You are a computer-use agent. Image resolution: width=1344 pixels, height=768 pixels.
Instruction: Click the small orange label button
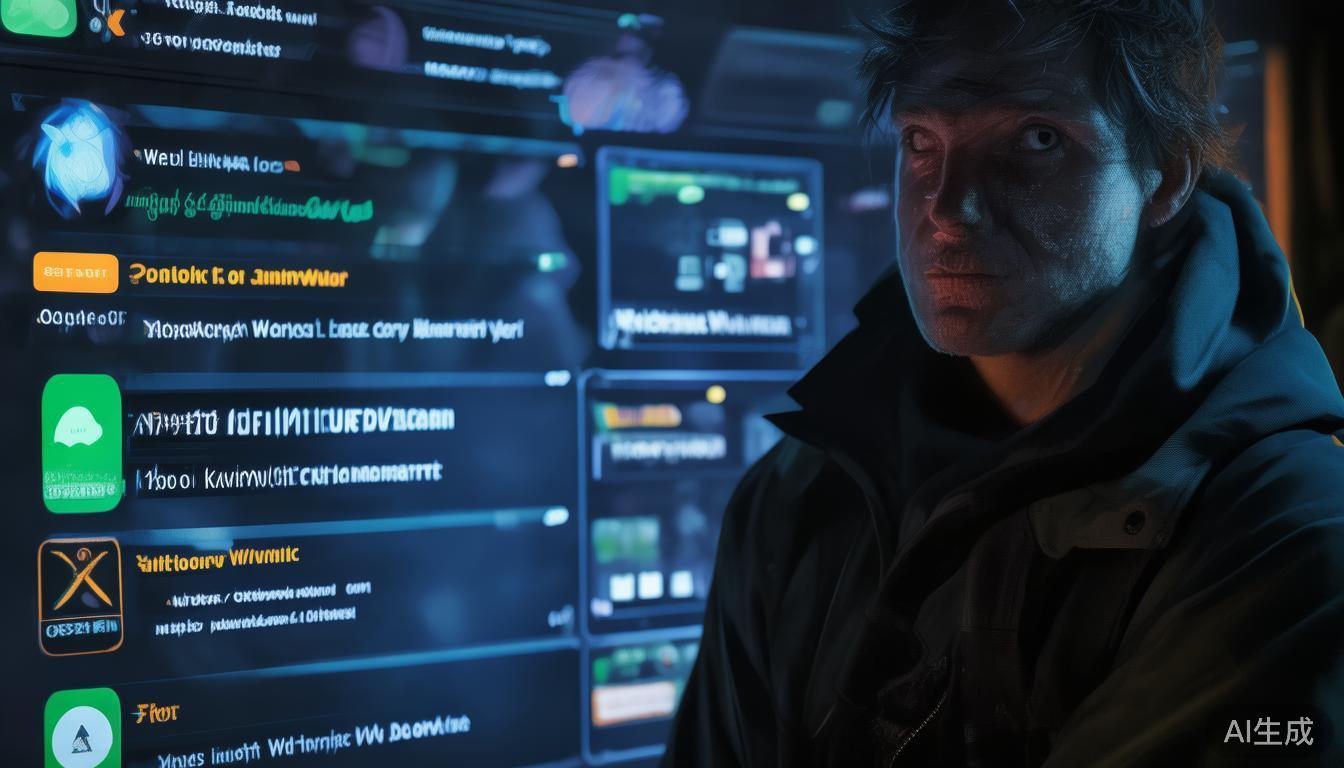click(75, 272)
